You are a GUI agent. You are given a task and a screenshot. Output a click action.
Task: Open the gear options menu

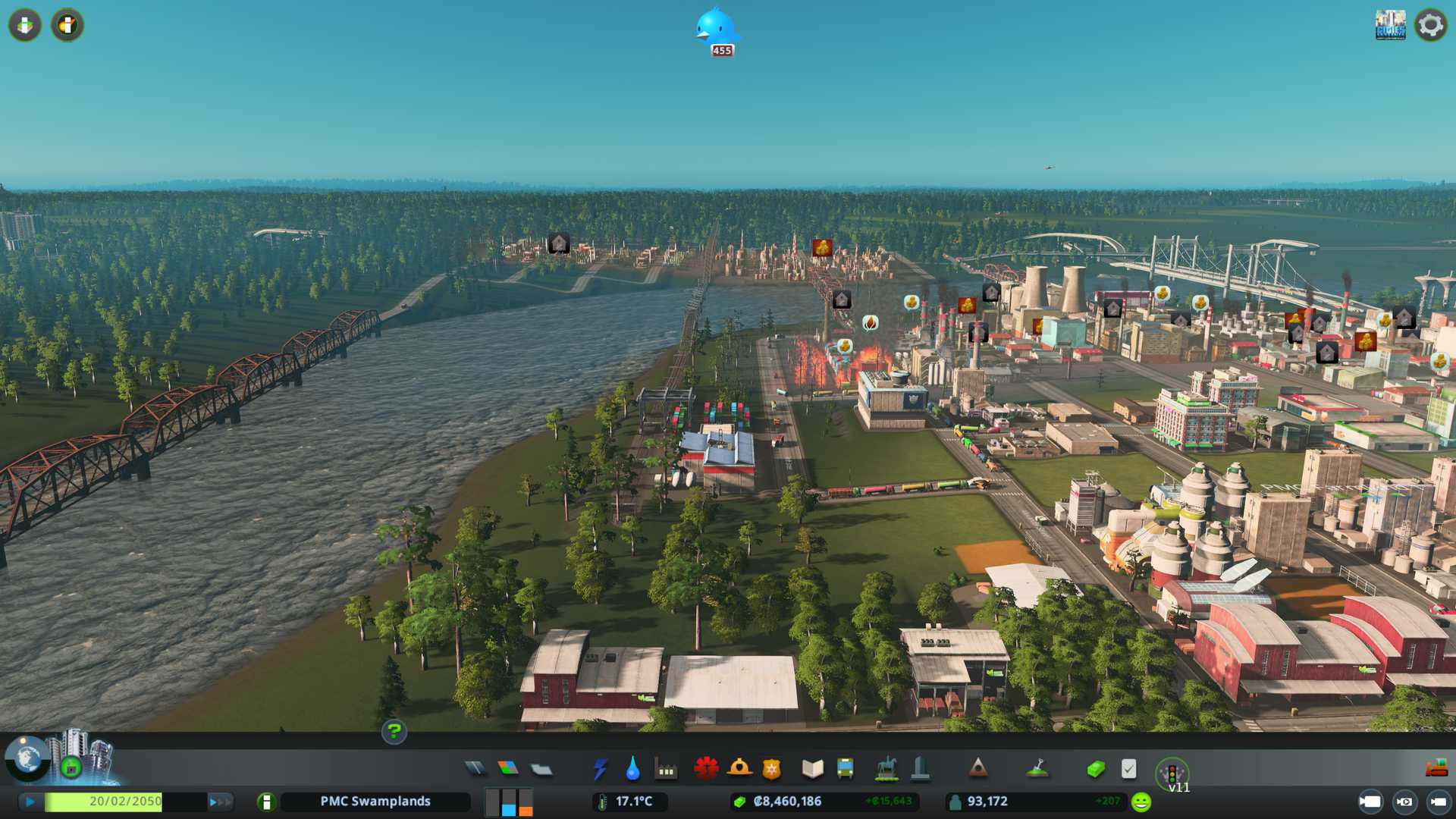1430,26
